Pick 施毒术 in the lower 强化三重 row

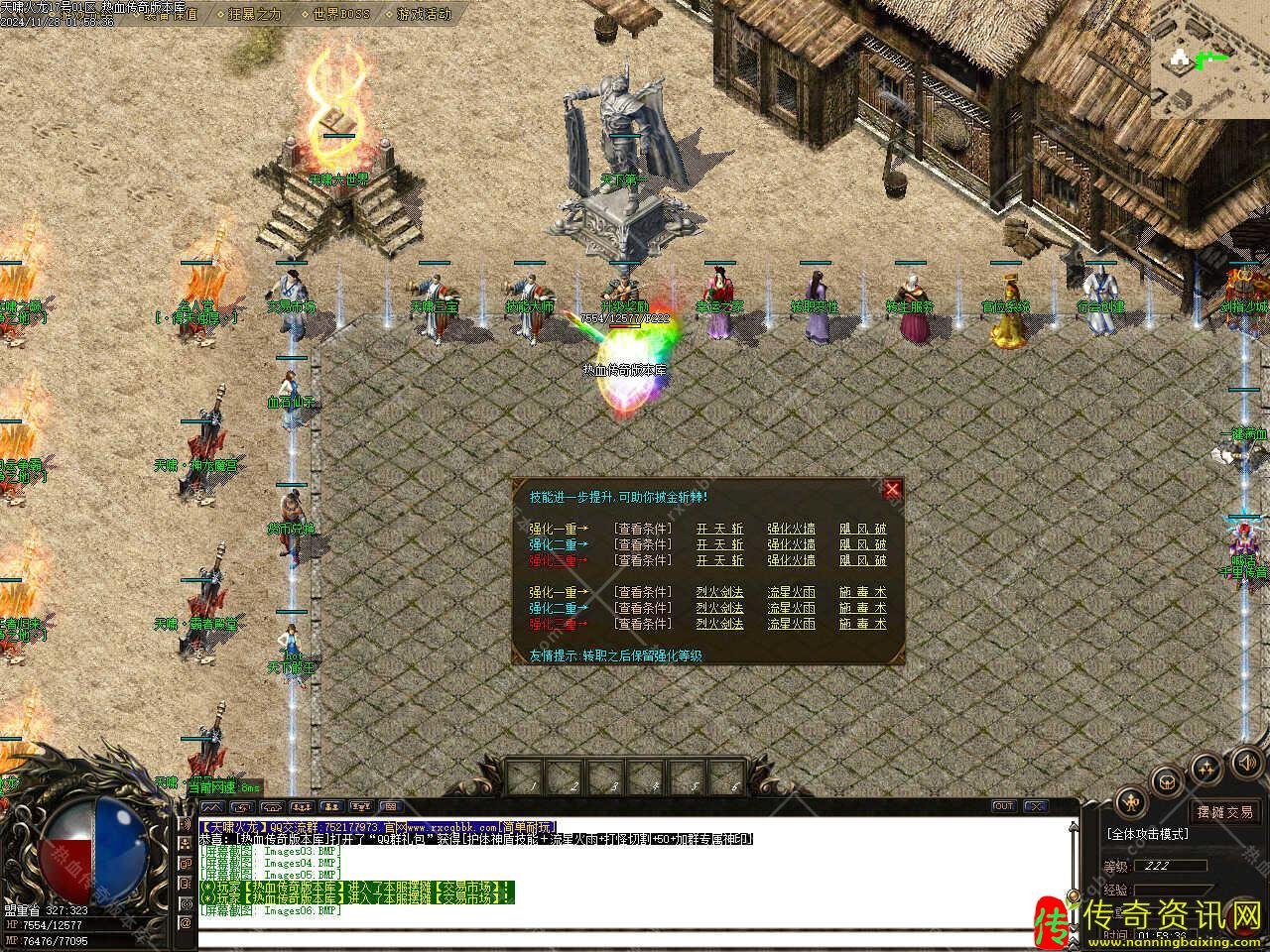pos(862,624)
